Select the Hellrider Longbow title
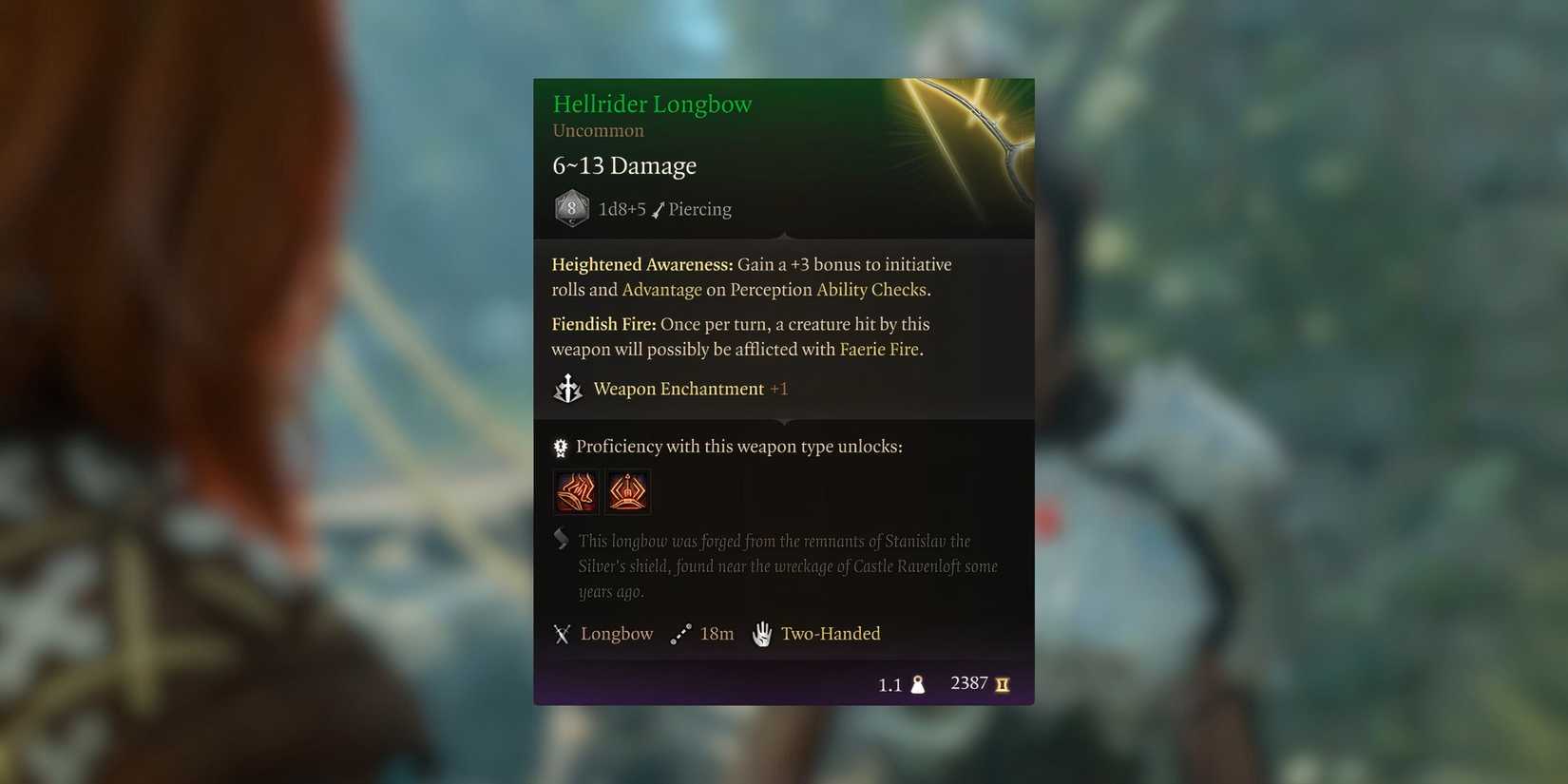Viewport: 1568px width, 784px height. tap(652, 104)
